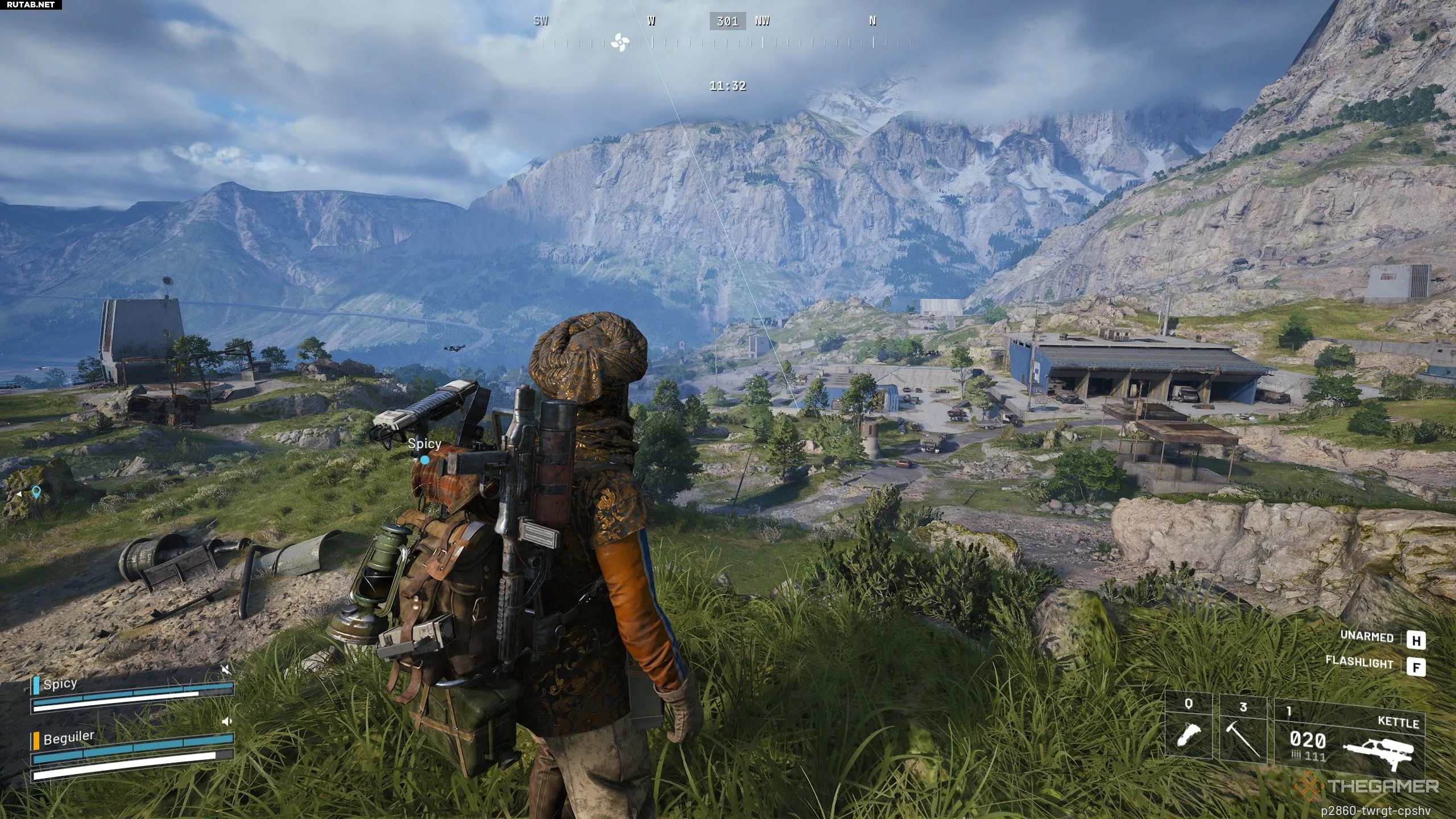
Task: Toggle the muted speaker icon beside Spicy
Action: point(226,670)
